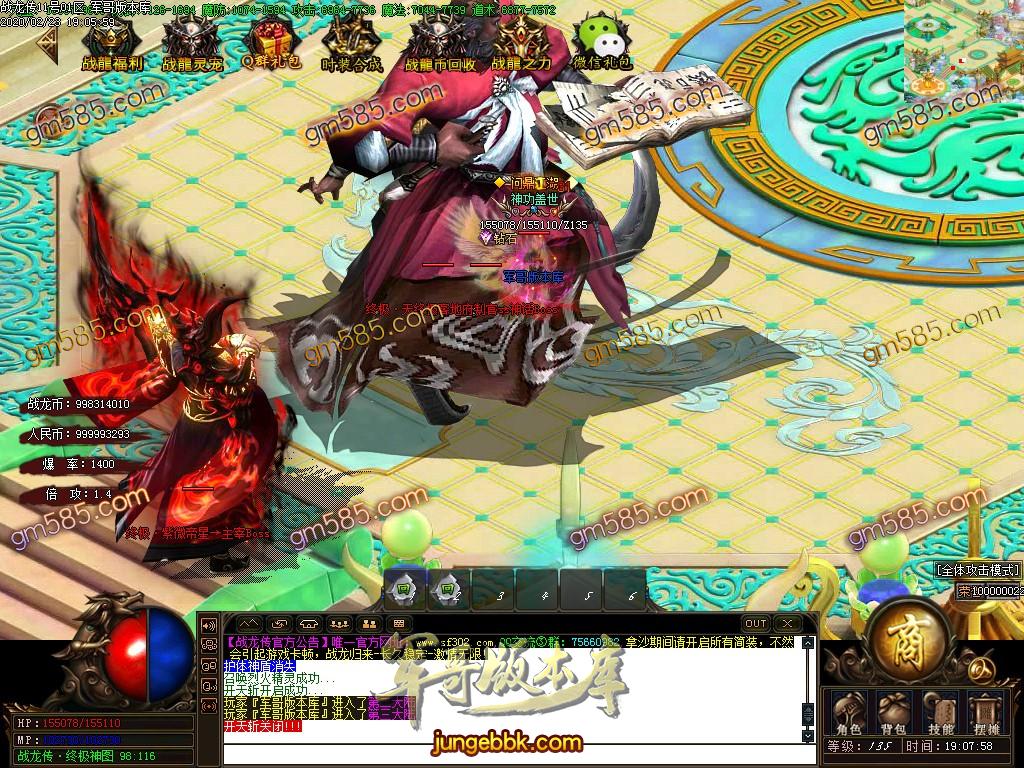Screen dimensions: 1024x768
Task: Click the OUT button above chat
Action: (x=756, y=624)
